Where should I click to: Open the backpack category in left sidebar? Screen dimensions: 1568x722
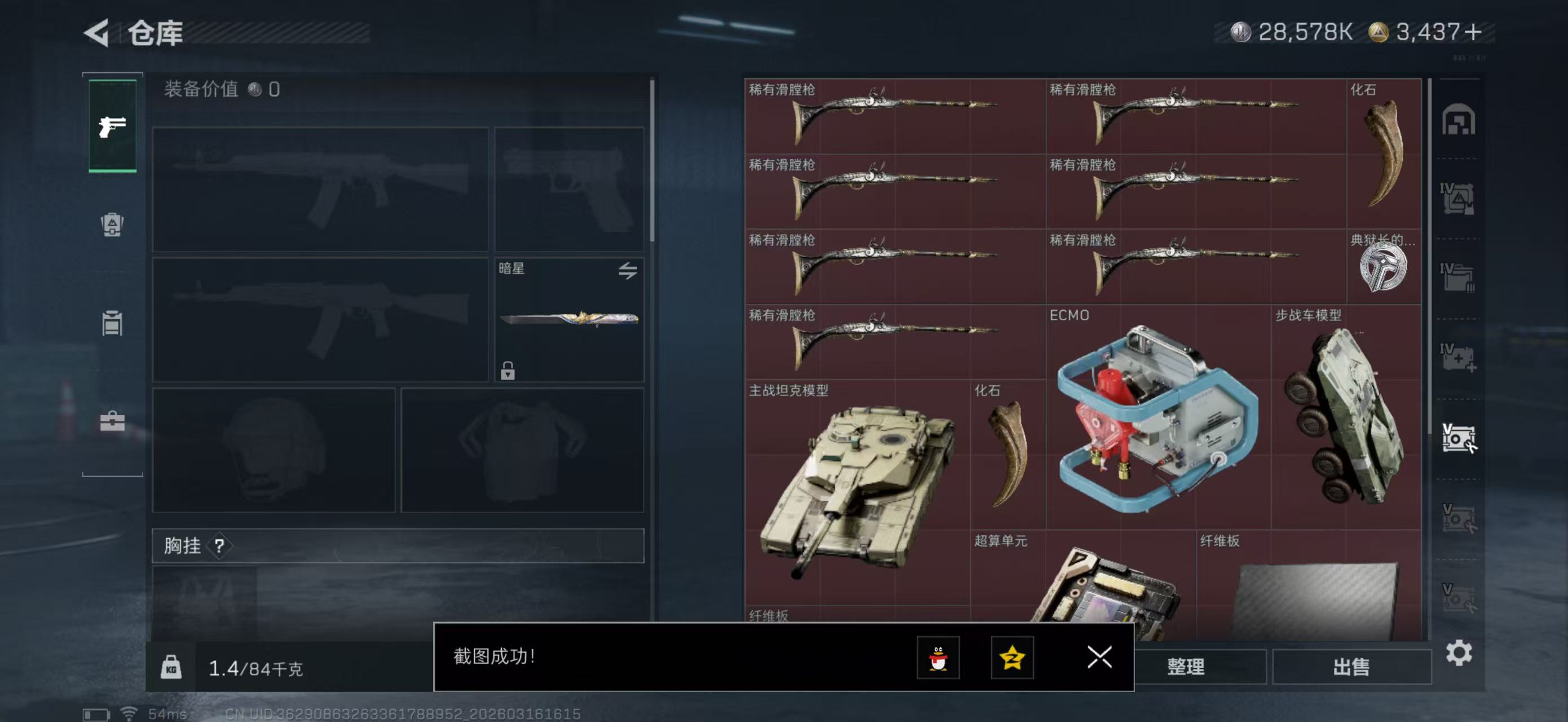pos(112,225)
